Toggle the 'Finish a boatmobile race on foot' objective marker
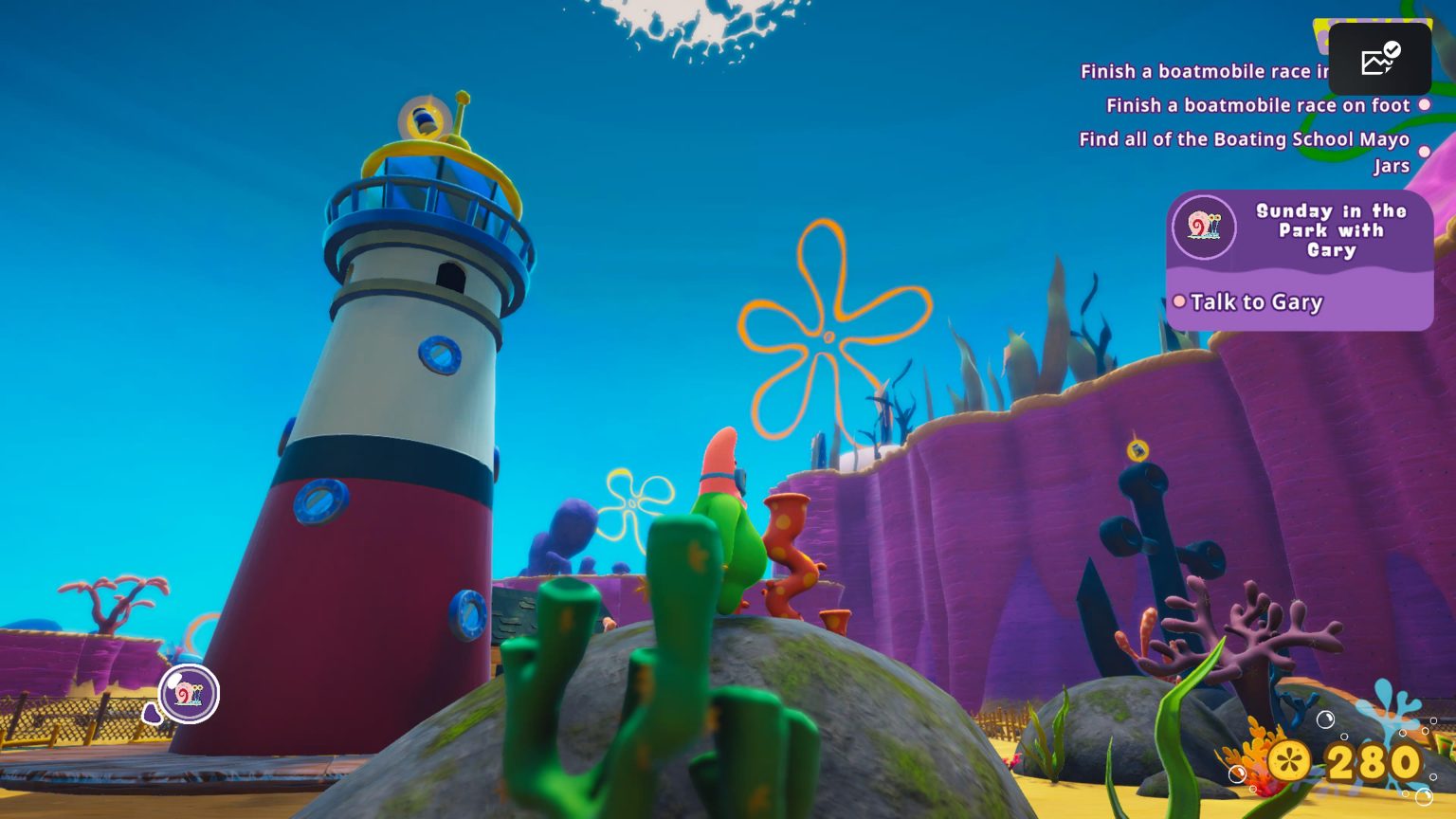Image resolution: width=1456 pixels, height=819 pixels. tap(1426, 105)
